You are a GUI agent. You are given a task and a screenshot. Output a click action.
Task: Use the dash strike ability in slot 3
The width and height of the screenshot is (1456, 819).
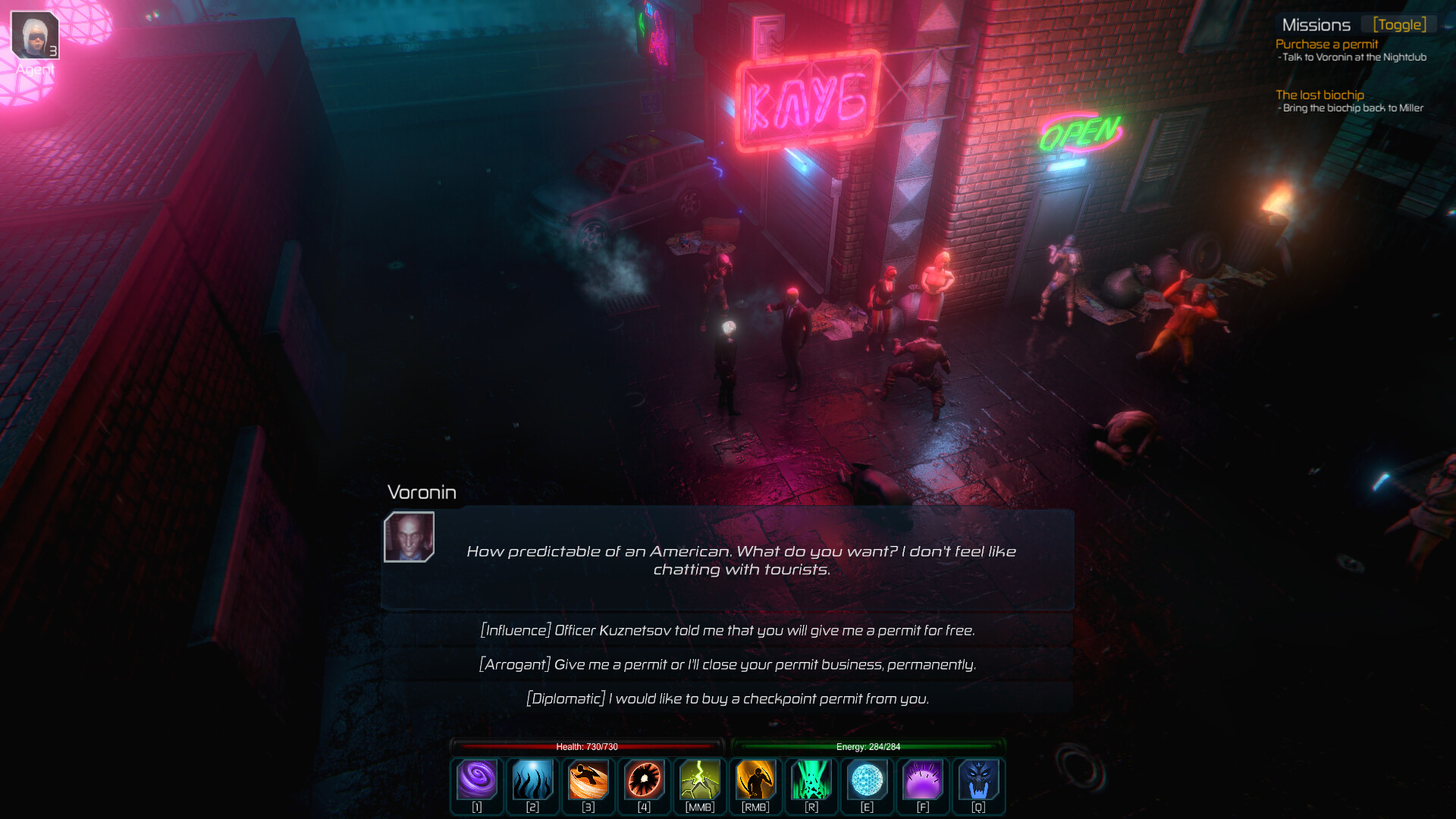(x=588, y=786)
